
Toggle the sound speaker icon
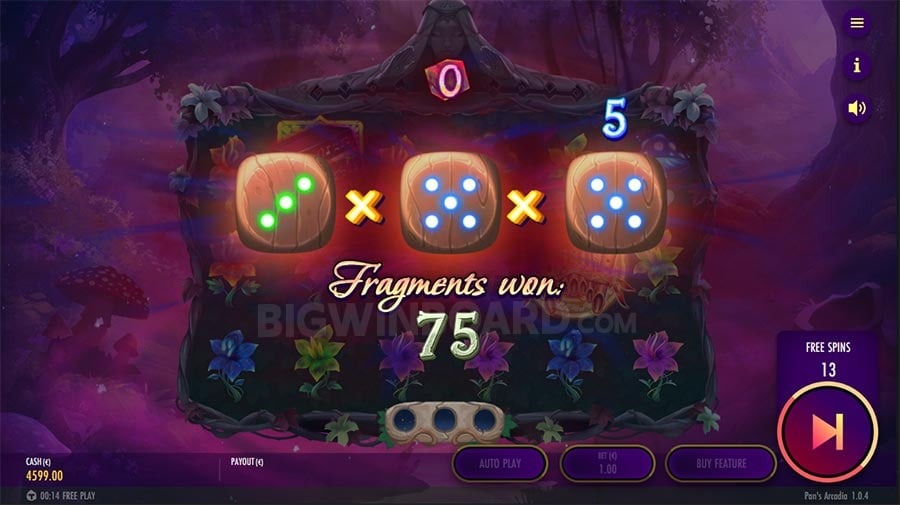point(856,108)
